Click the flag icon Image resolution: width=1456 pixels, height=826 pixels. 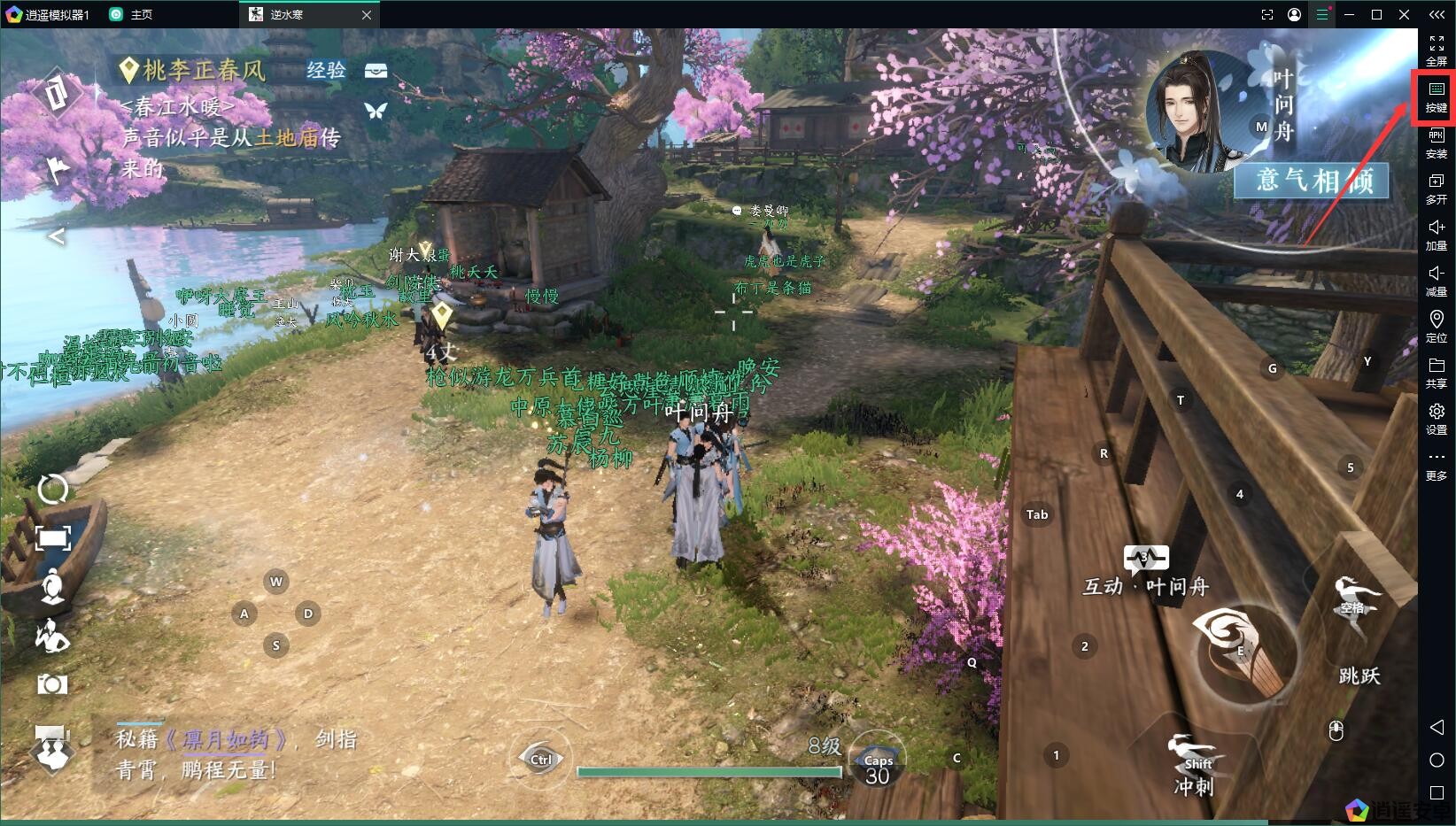tap(58, 168)
